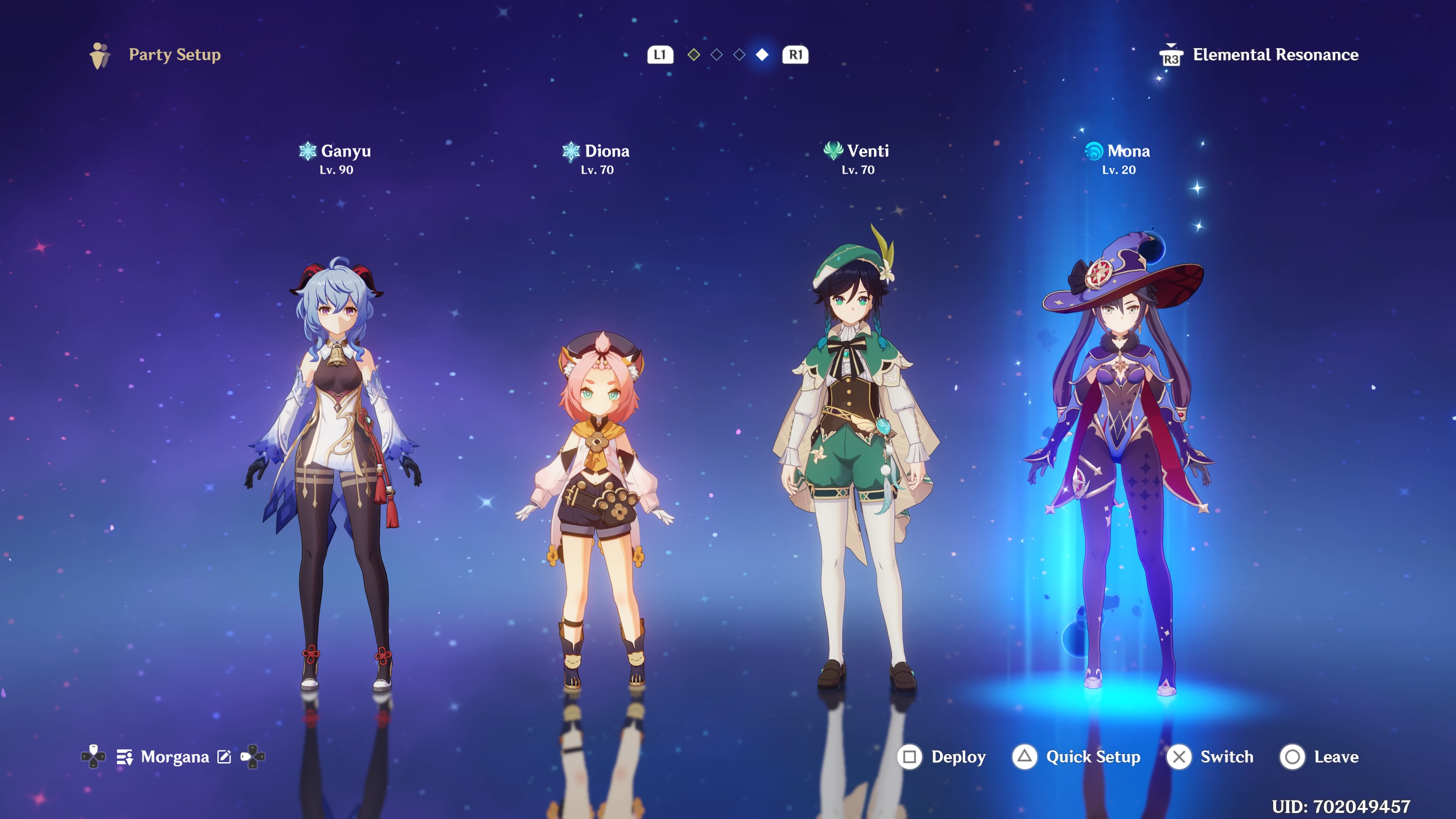Select the third party page diamond indicator
The height and width of the screenshot is (819, 1456).
coord(739,55)
